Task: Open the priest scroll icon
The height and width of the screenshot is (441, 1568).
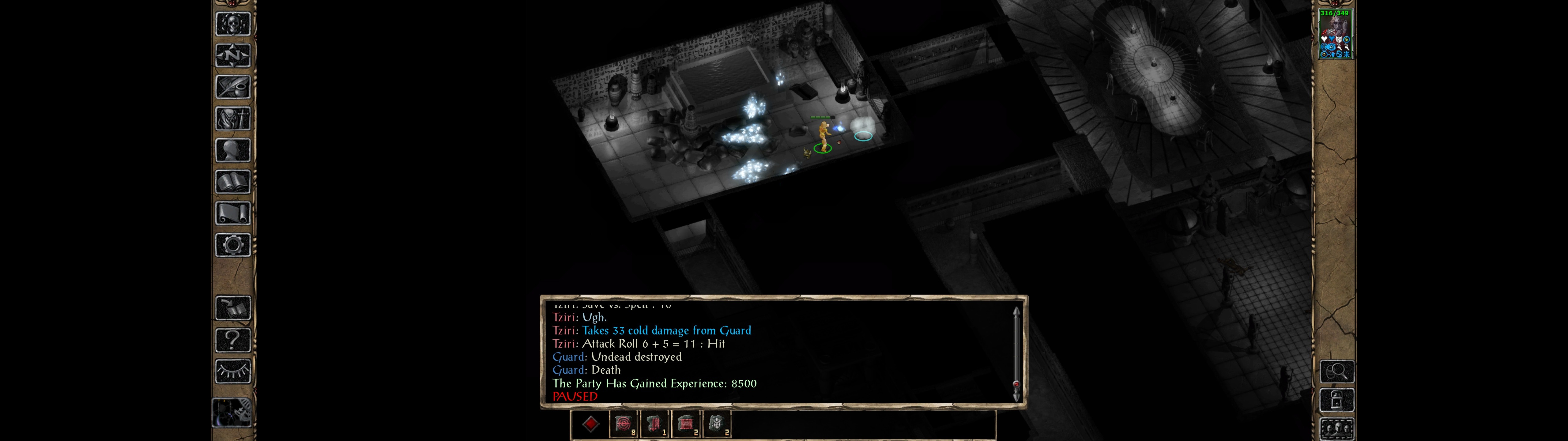Action: coord(232,213)
